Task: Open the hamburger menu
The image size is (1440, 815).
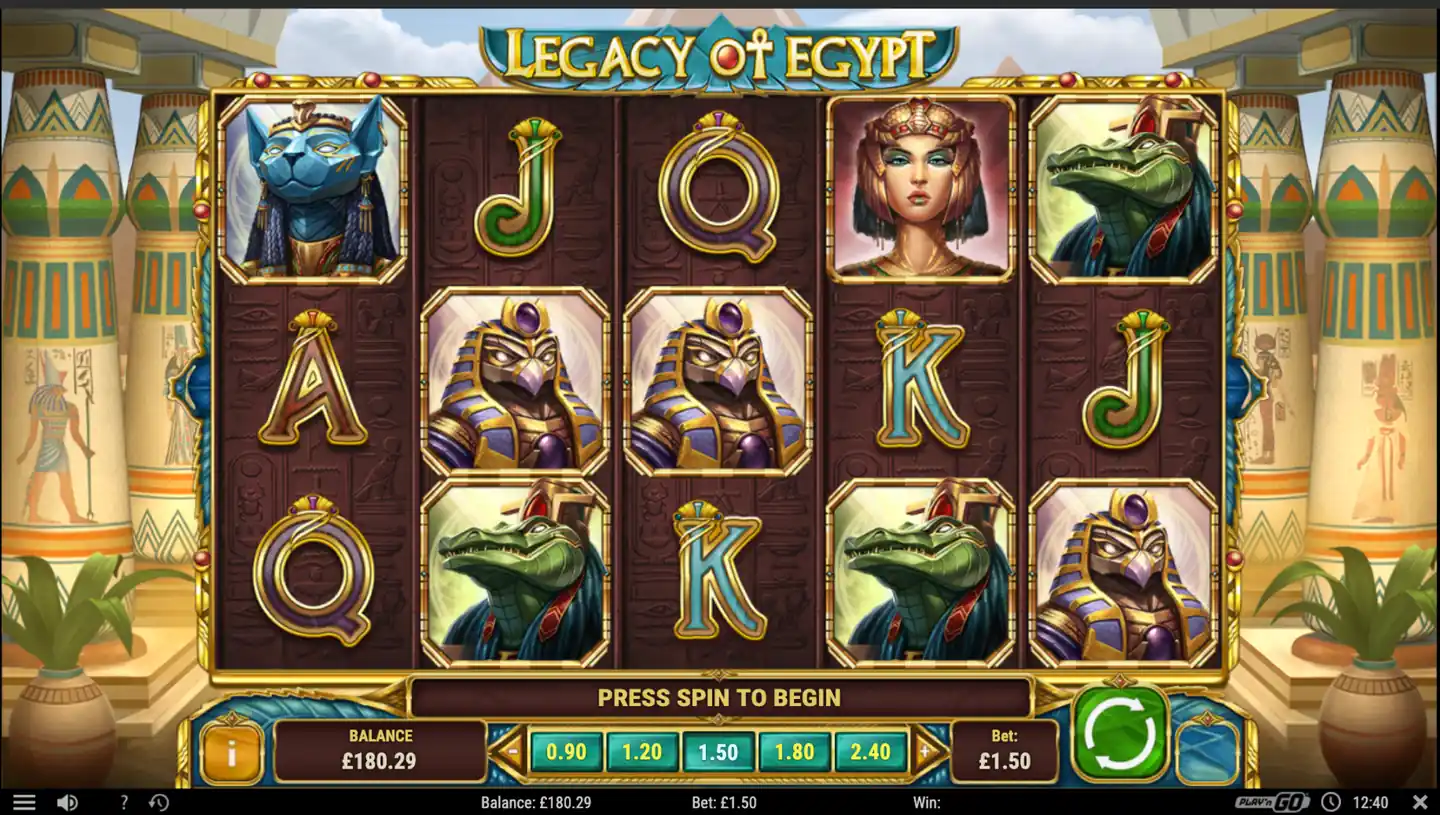Action: point(25,802)
